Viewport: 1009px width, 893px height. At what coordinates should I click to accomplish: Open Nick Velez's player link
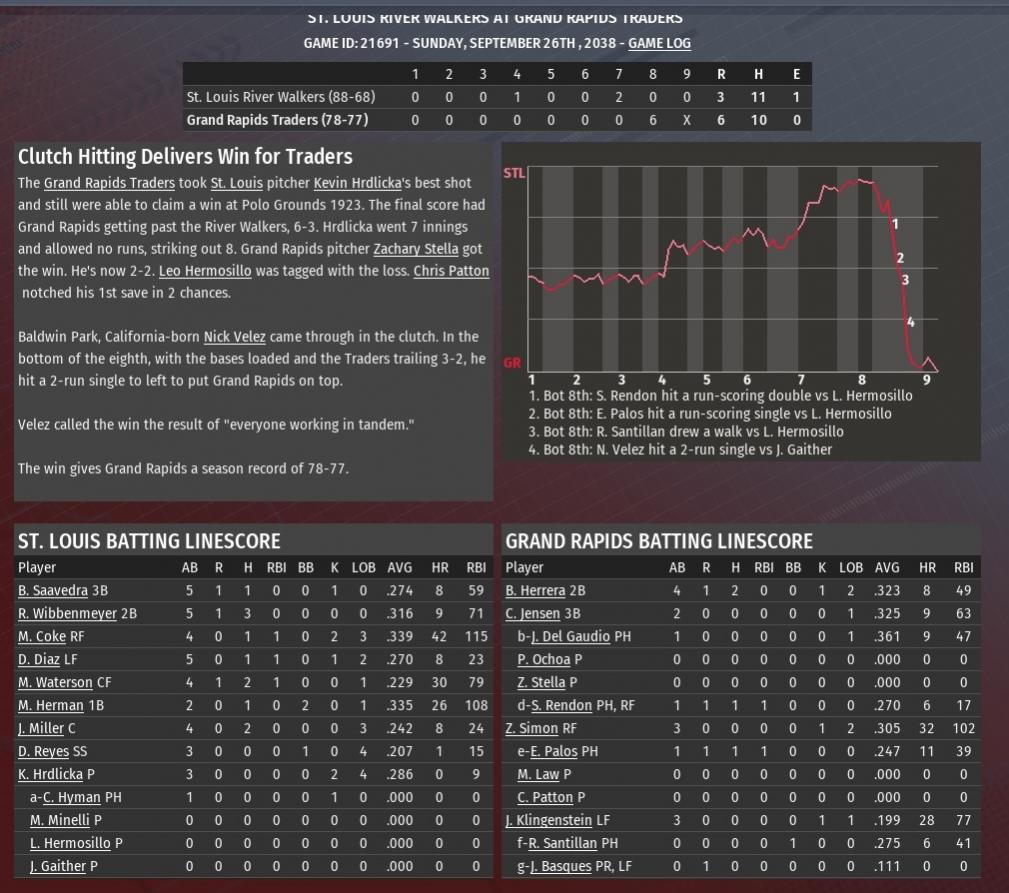[234, 337]
